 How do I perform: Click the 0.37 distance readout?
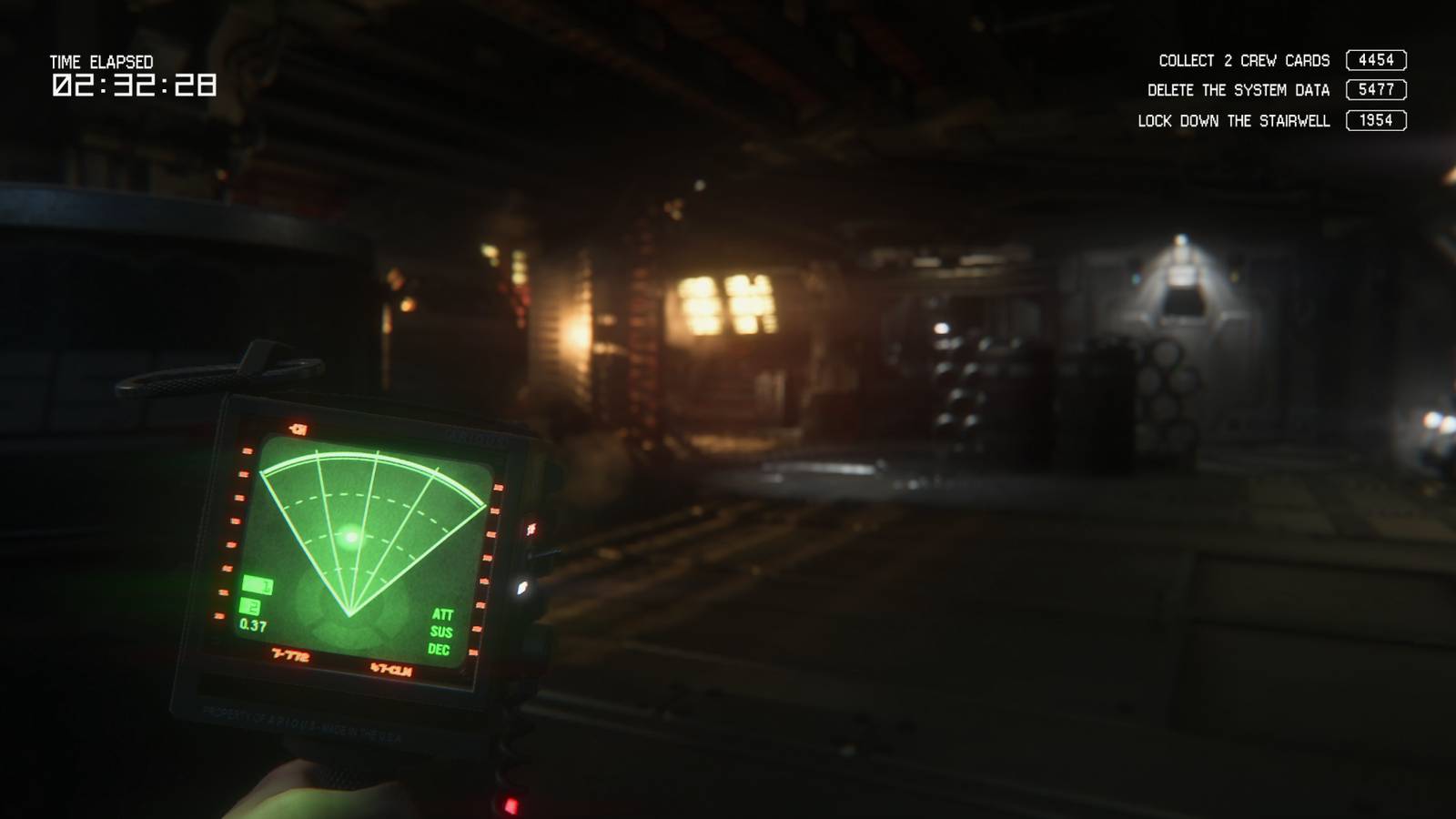pos(252,624)
